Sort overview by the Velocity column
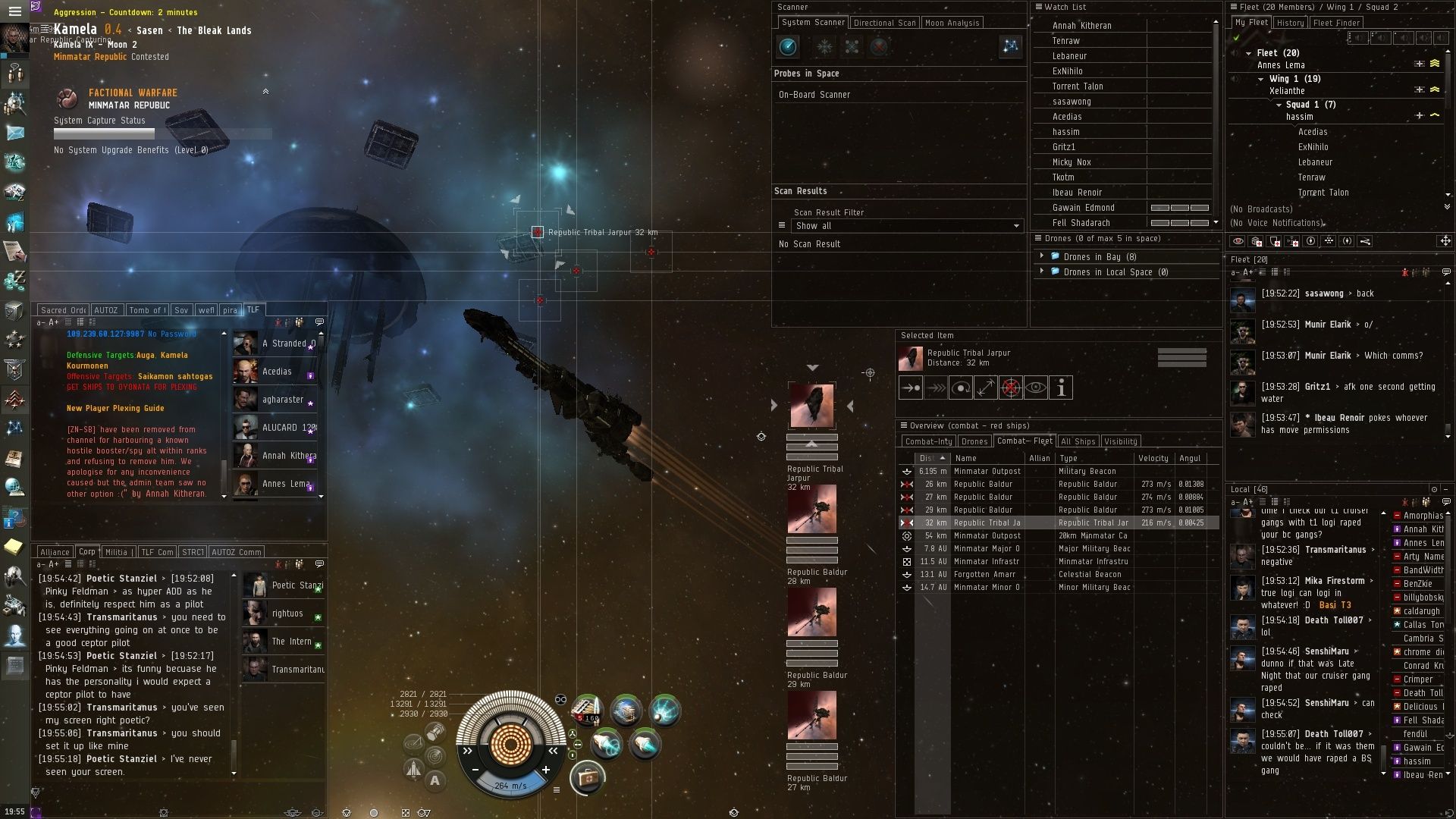The image size is (1456, 819). pyautogui.click(x=1153, y=458)
